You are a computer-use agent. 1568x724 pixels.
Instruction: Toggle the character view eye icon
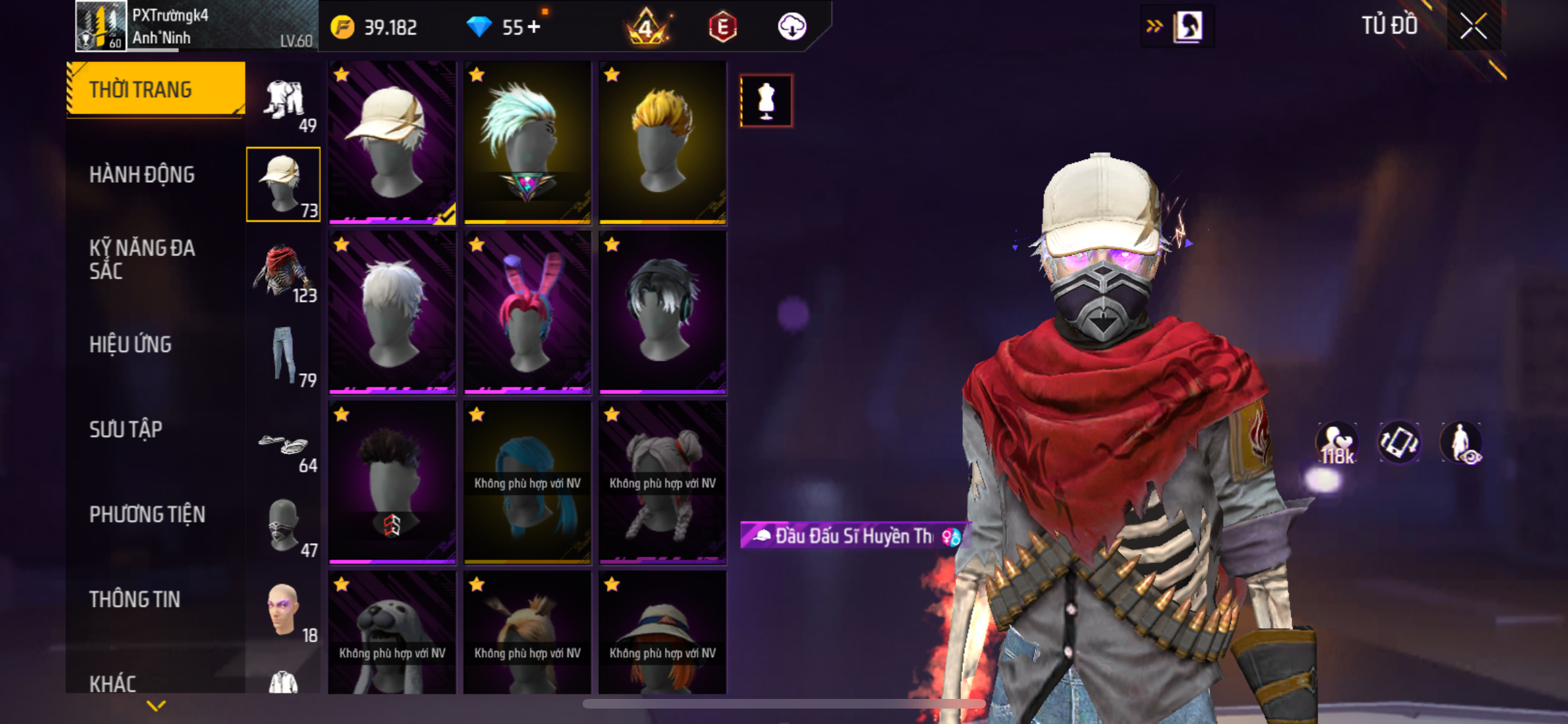tap(1461, 443)
